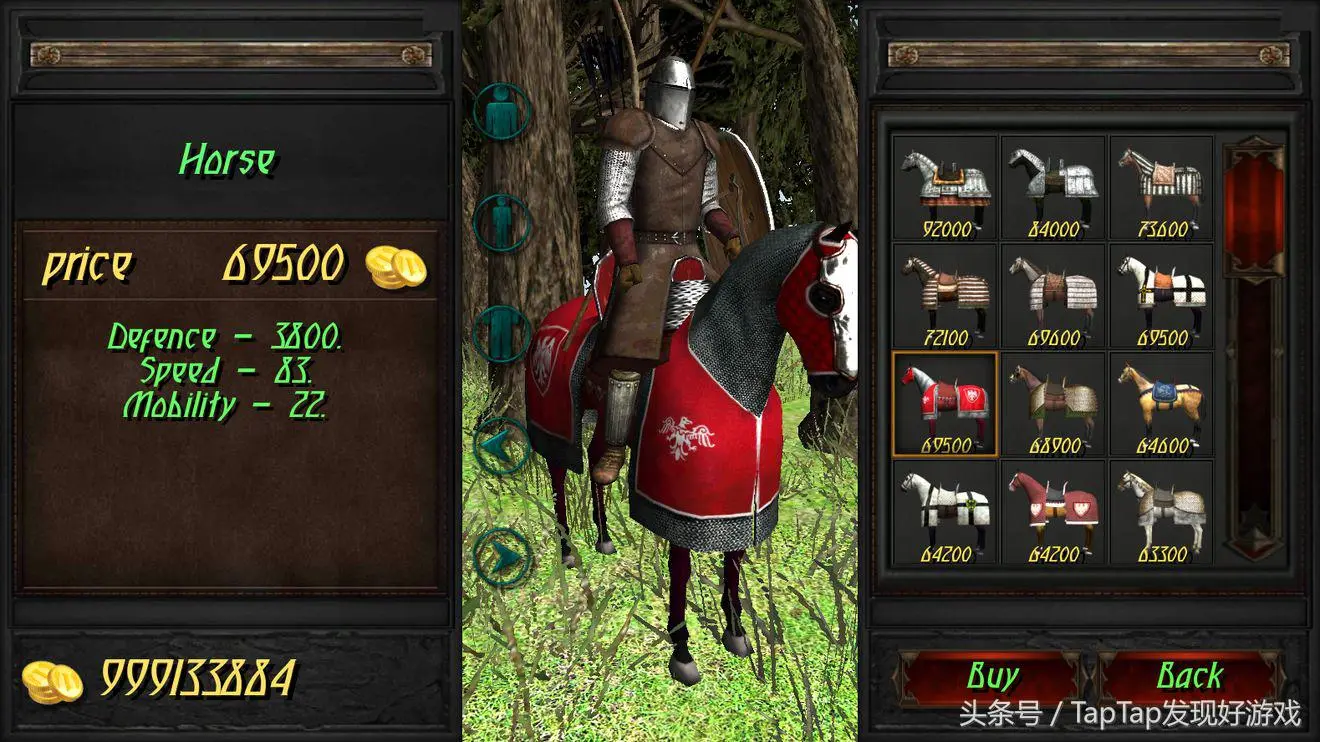Choose the horse priced 84000
The height and width of the screenshot is (742, 1320).
point(1053,188)
